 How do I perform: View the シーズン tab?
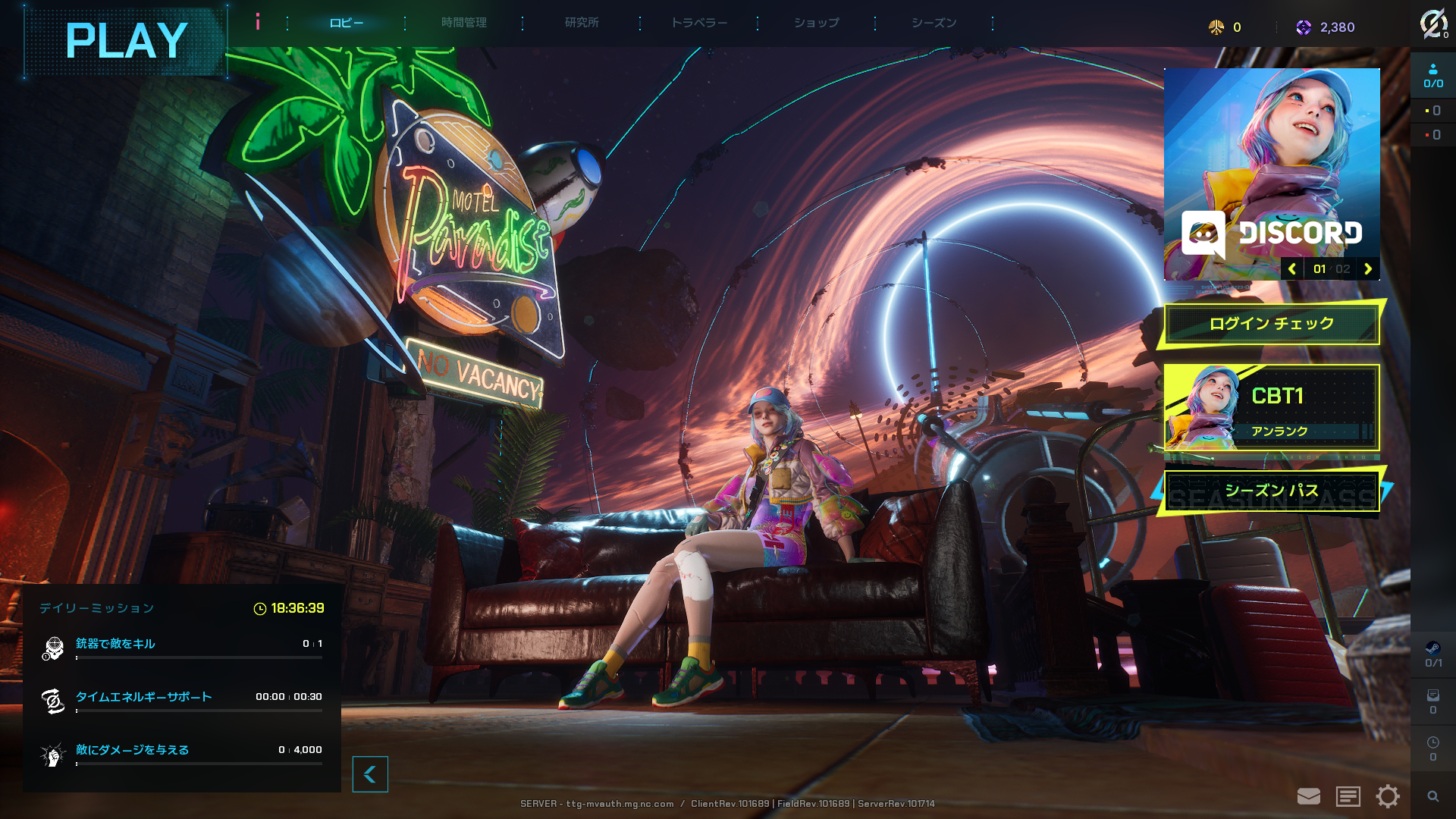[934, 23]
